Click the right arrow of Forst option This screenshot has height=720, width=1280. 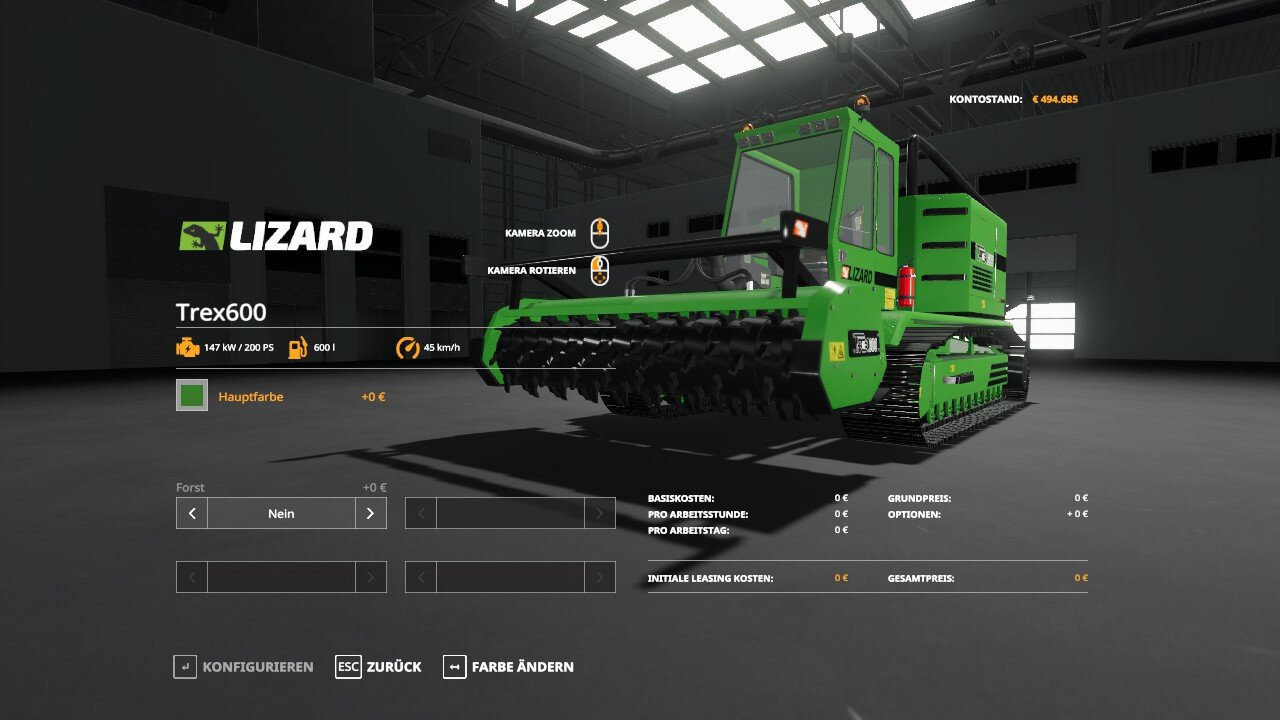(x=370, y=513)
